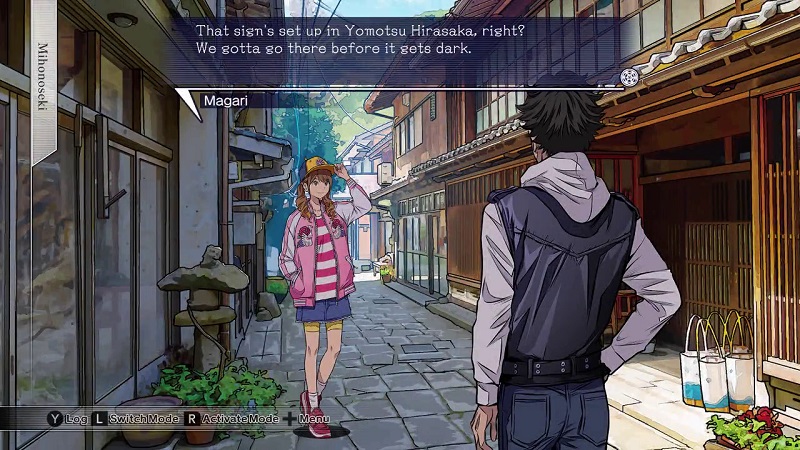Open the dialogue Log
The image size is (800, 450).
click(67, 417)
